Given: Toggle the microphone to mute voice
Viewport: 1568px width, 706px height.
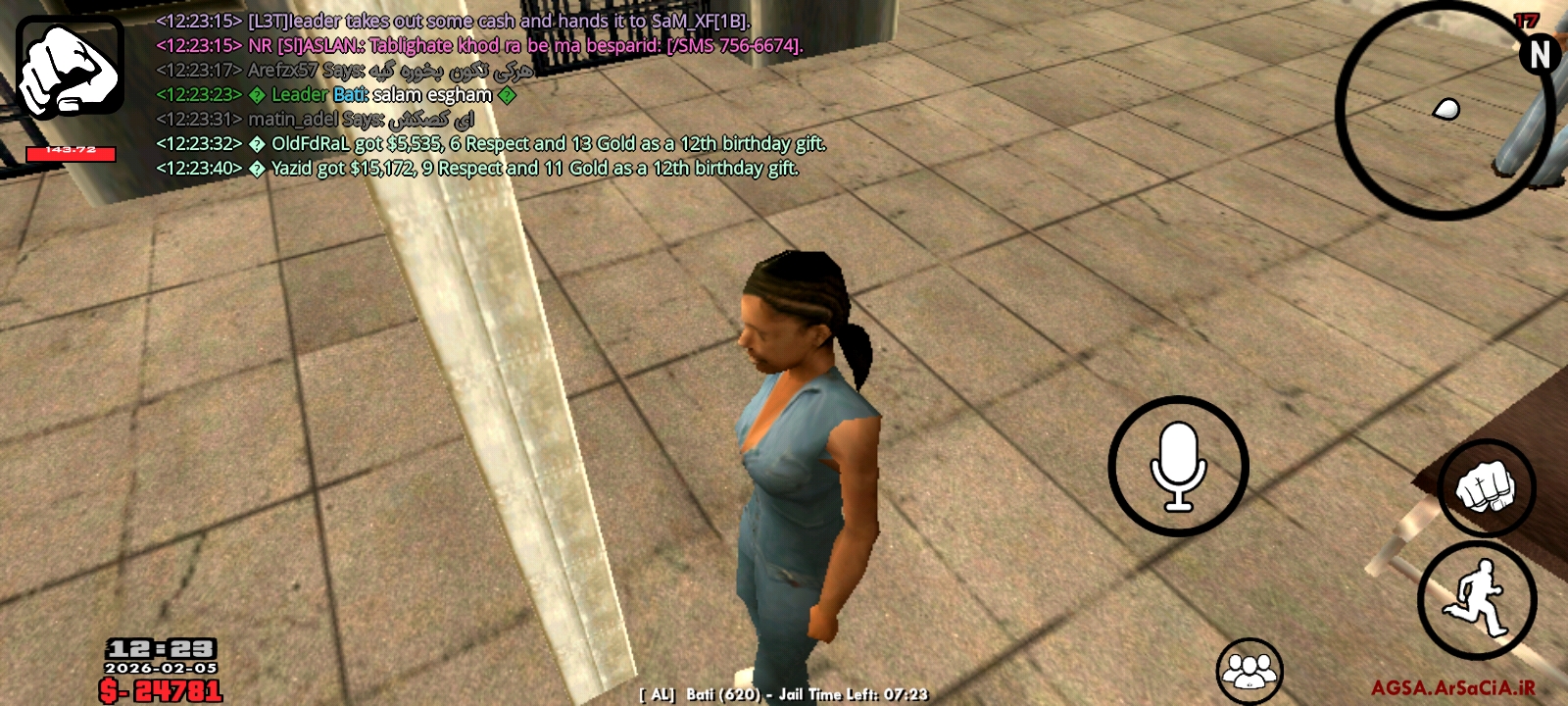Looking at the screenshot, I should (x=1178, y=465).
